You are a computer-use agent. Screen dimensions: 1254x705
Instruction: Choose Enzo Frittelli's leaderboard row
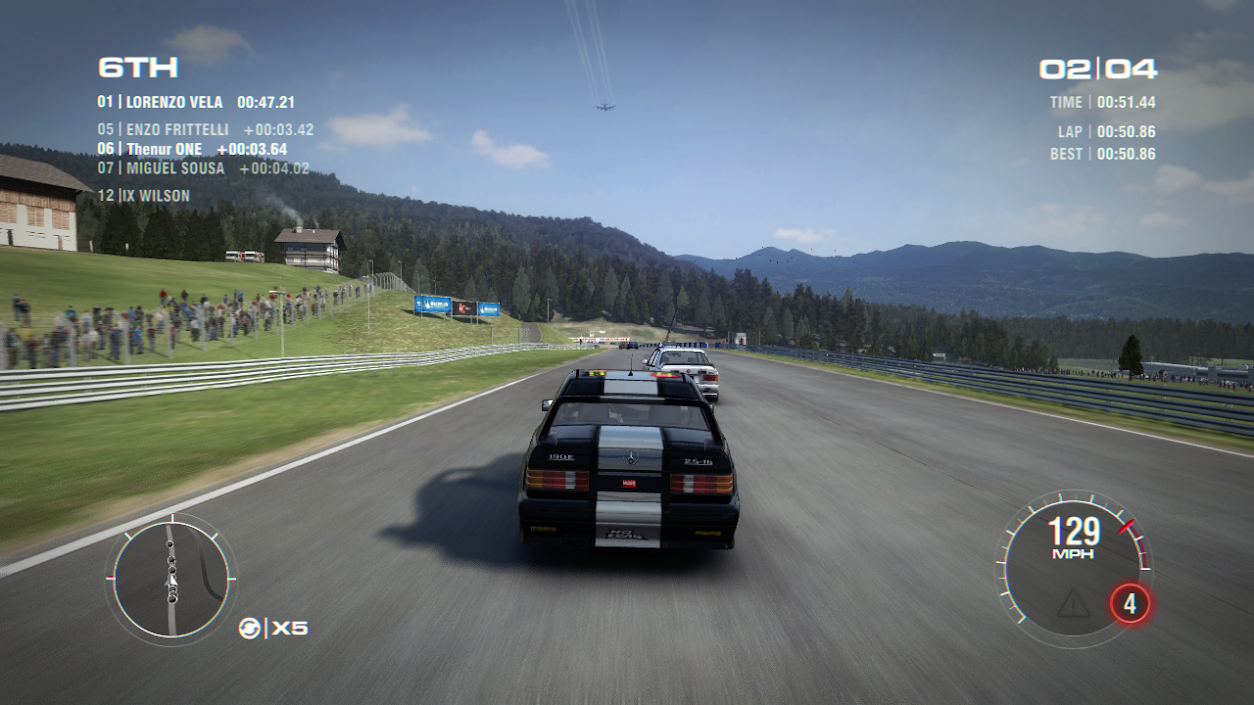[x=205, y=130]
